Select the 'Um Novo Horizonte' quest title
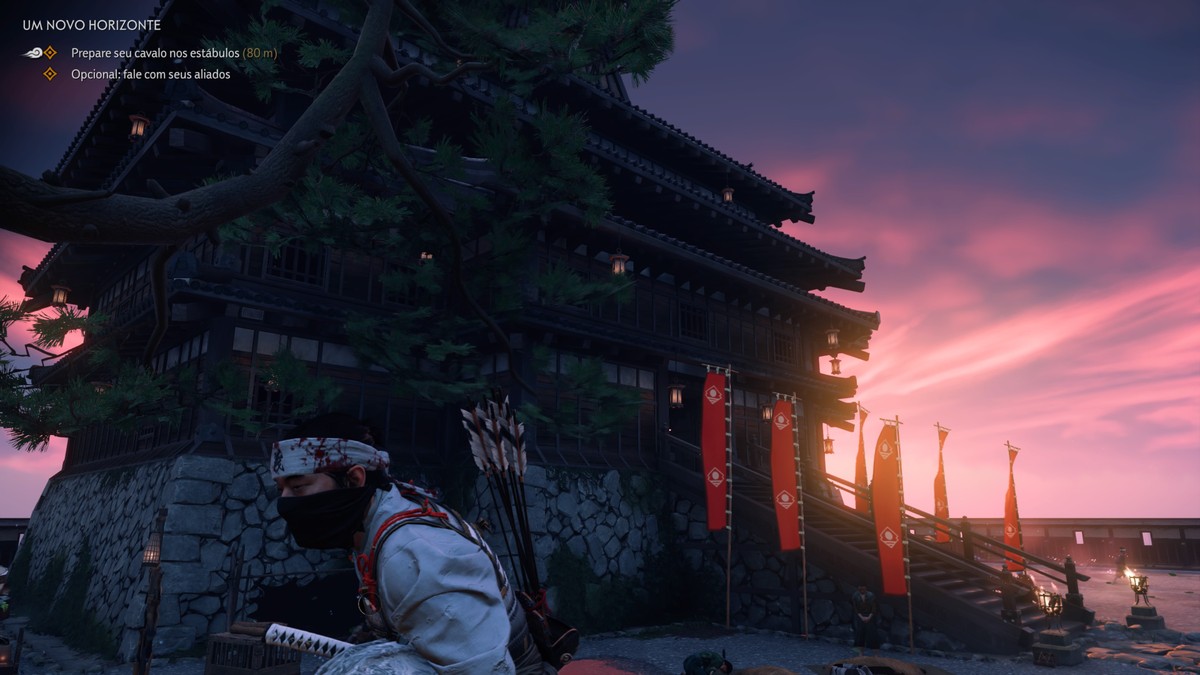 pyautogui.click(x=91, y=25)
